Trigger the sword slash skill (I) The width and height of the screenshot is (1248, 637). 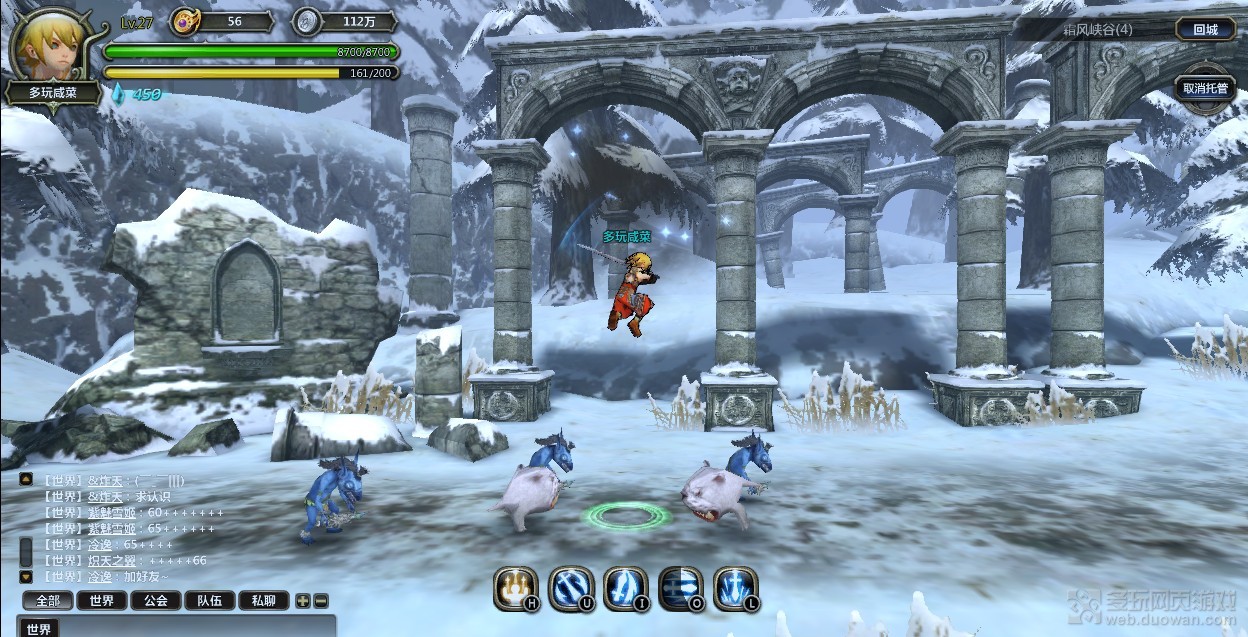coord(626,588)
